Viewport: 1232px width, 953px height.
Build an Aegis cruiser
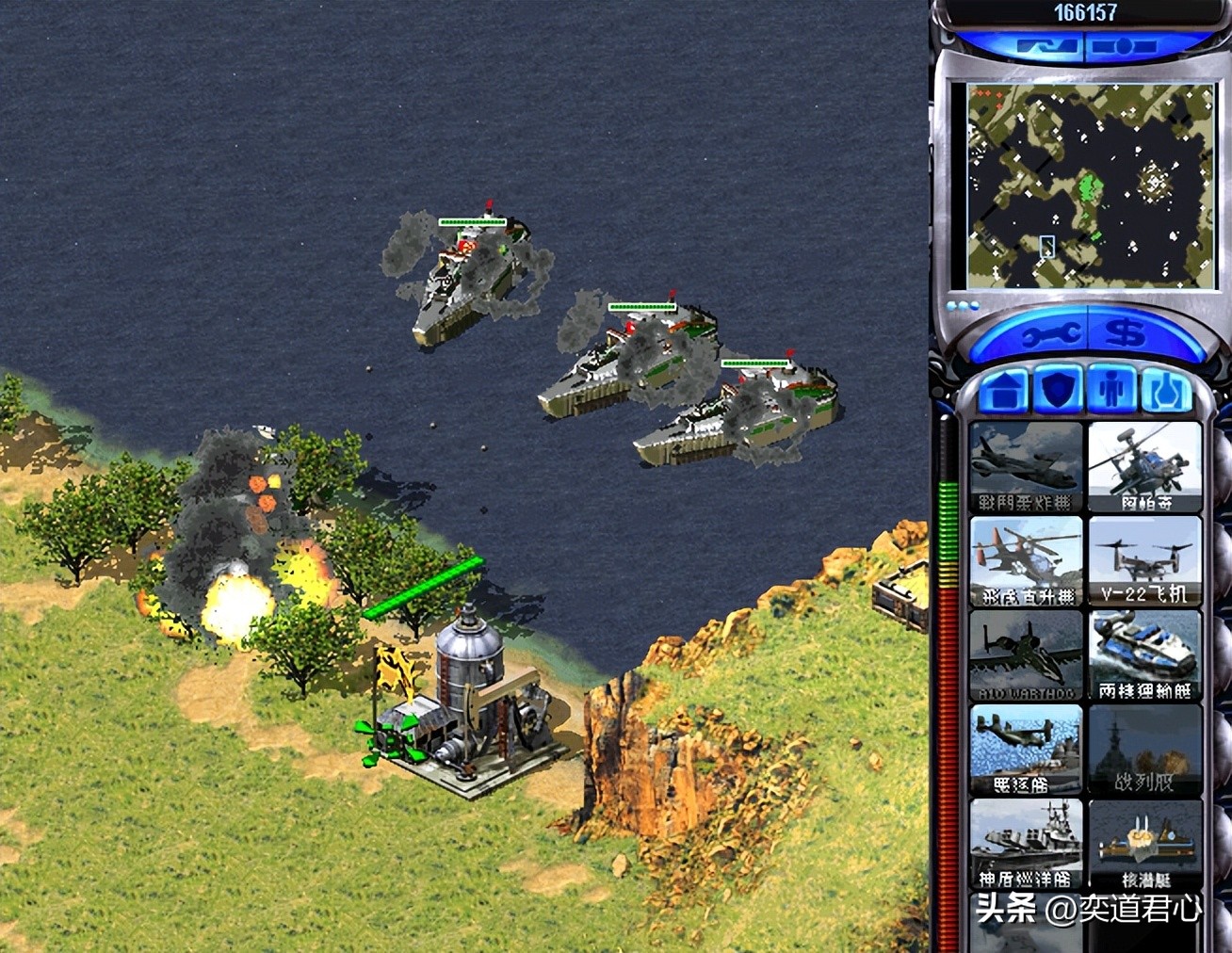click(1026, 844)
